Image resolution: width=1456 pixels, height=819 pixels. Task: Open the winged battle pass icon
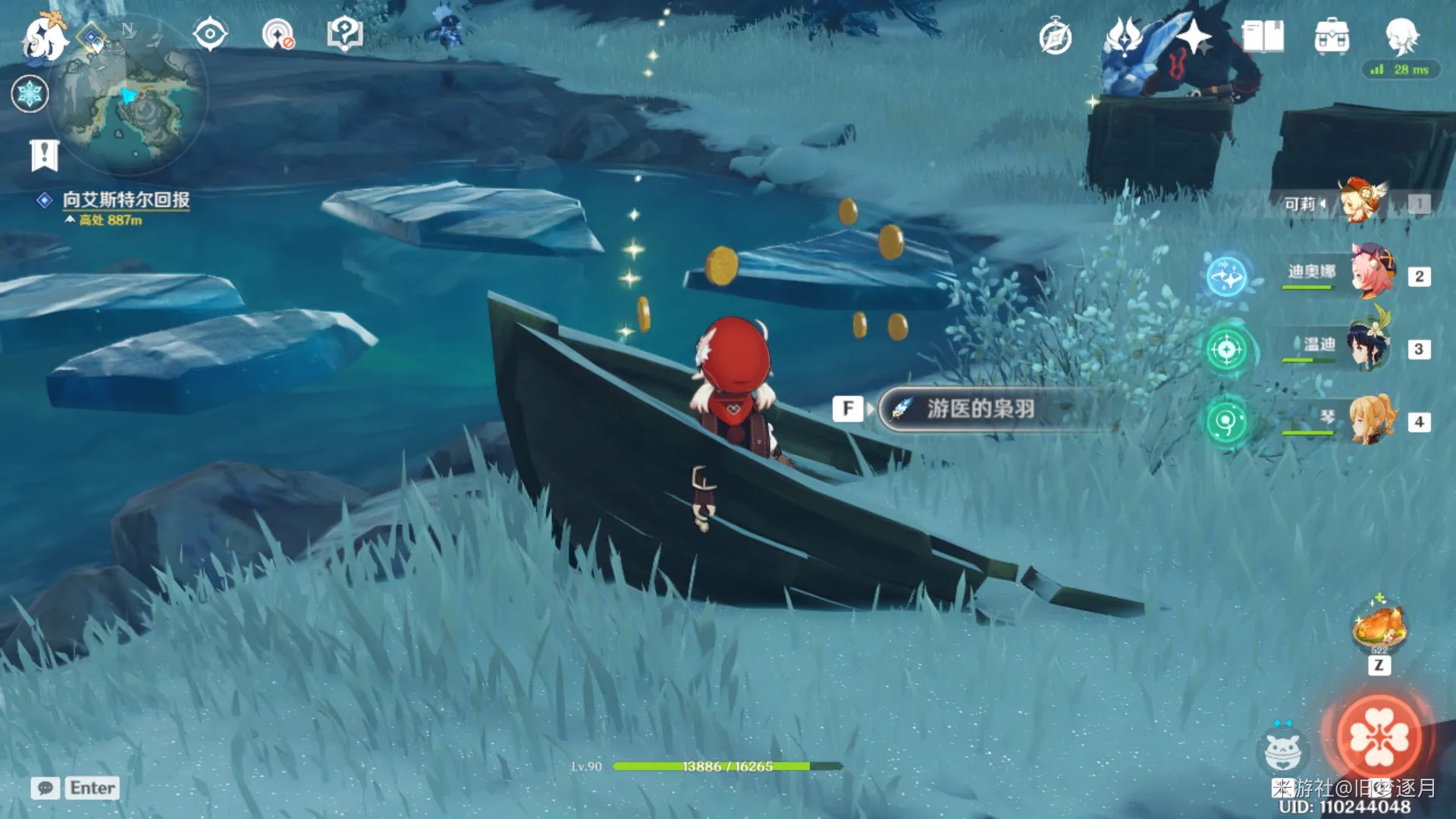click(1123, 36)
